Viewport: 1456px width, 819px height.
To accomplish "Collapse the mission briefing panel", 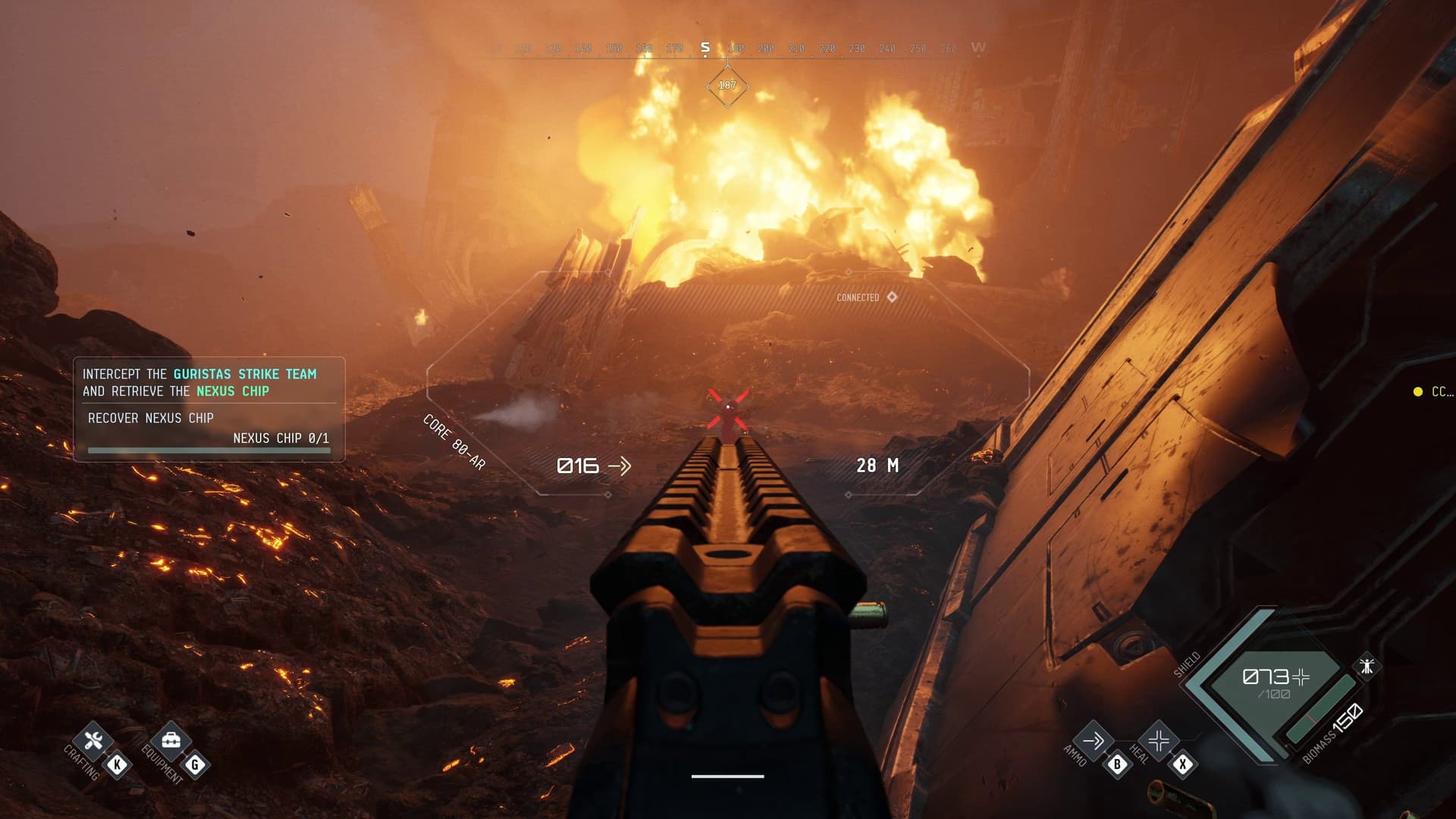I will point(208,383).
